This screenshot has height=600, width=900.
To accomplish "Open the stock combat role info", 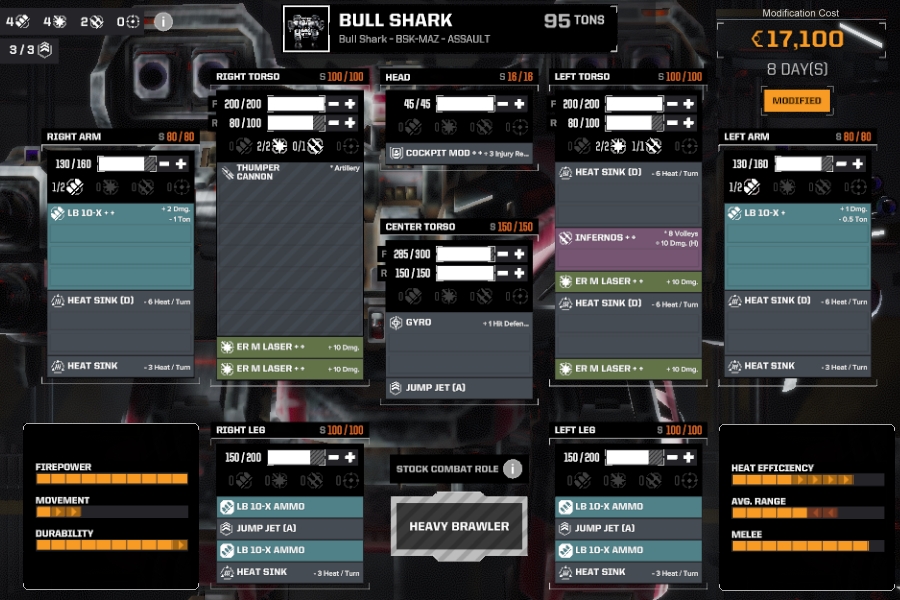I will point(513,469).
